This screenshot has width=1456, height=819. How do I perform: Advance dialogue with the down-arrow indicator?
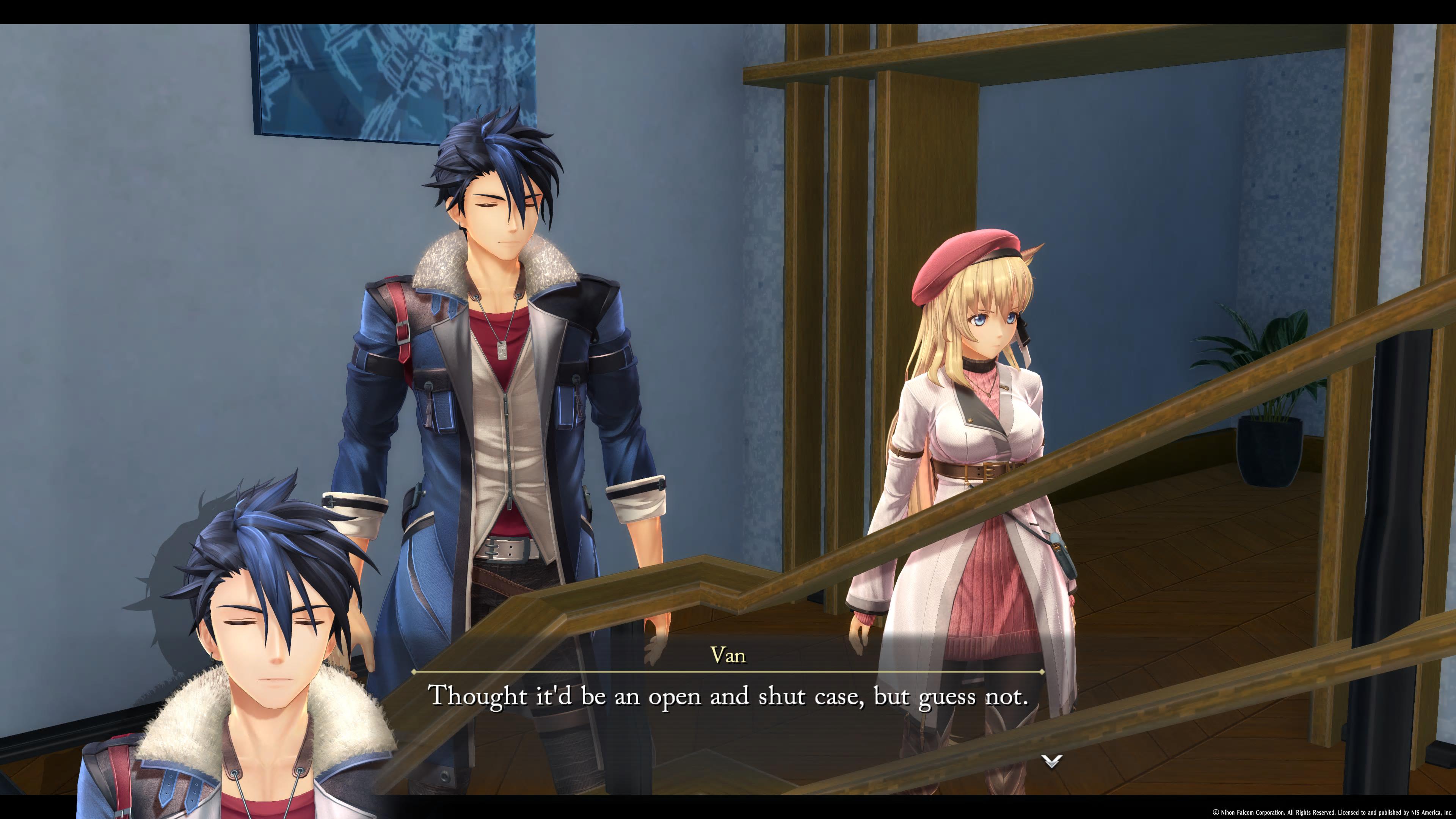pyautogui.click(x=1051, y=761)
